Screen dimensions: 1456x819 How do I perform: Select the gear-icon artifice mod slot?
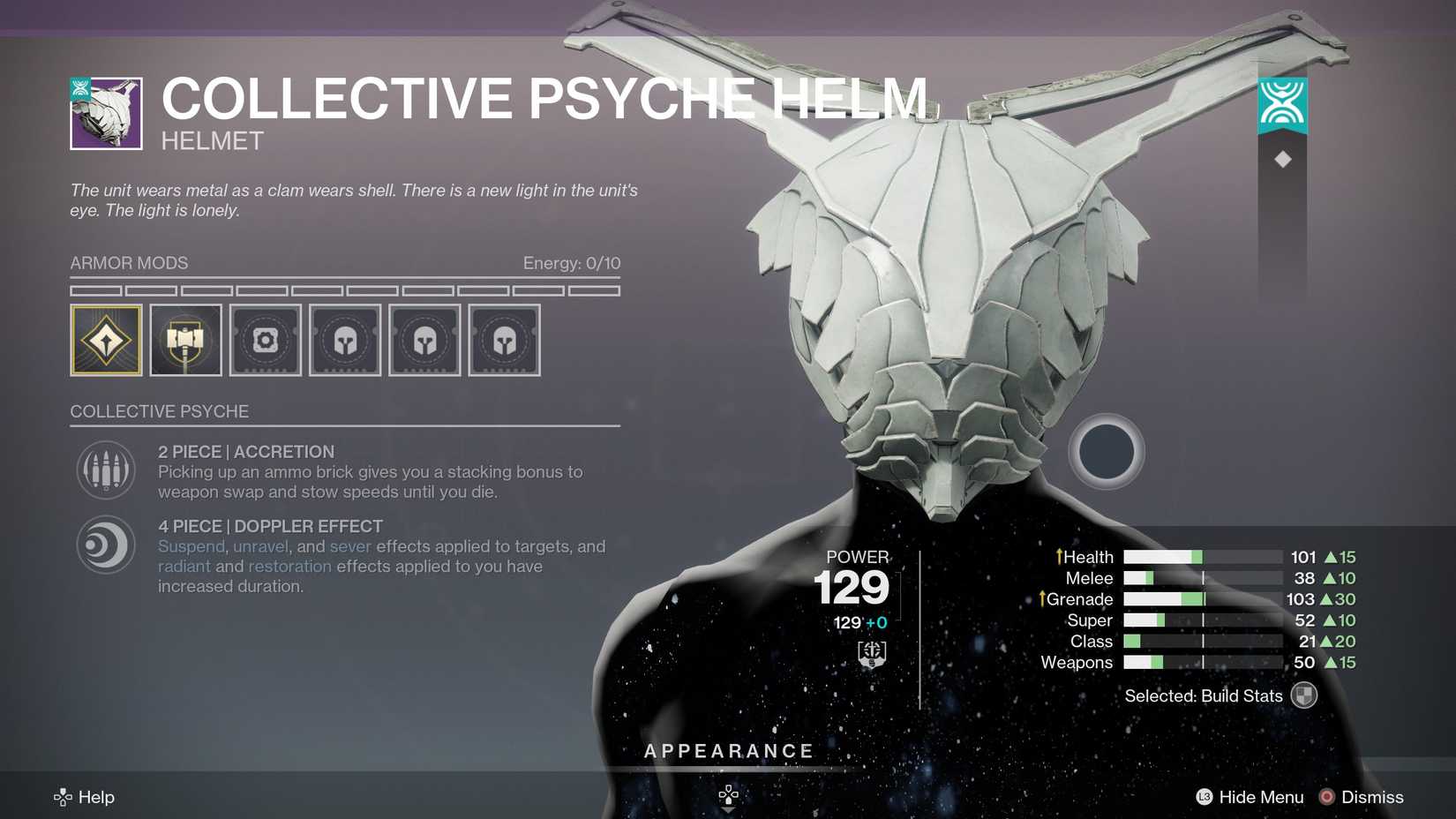pos(265,339)
